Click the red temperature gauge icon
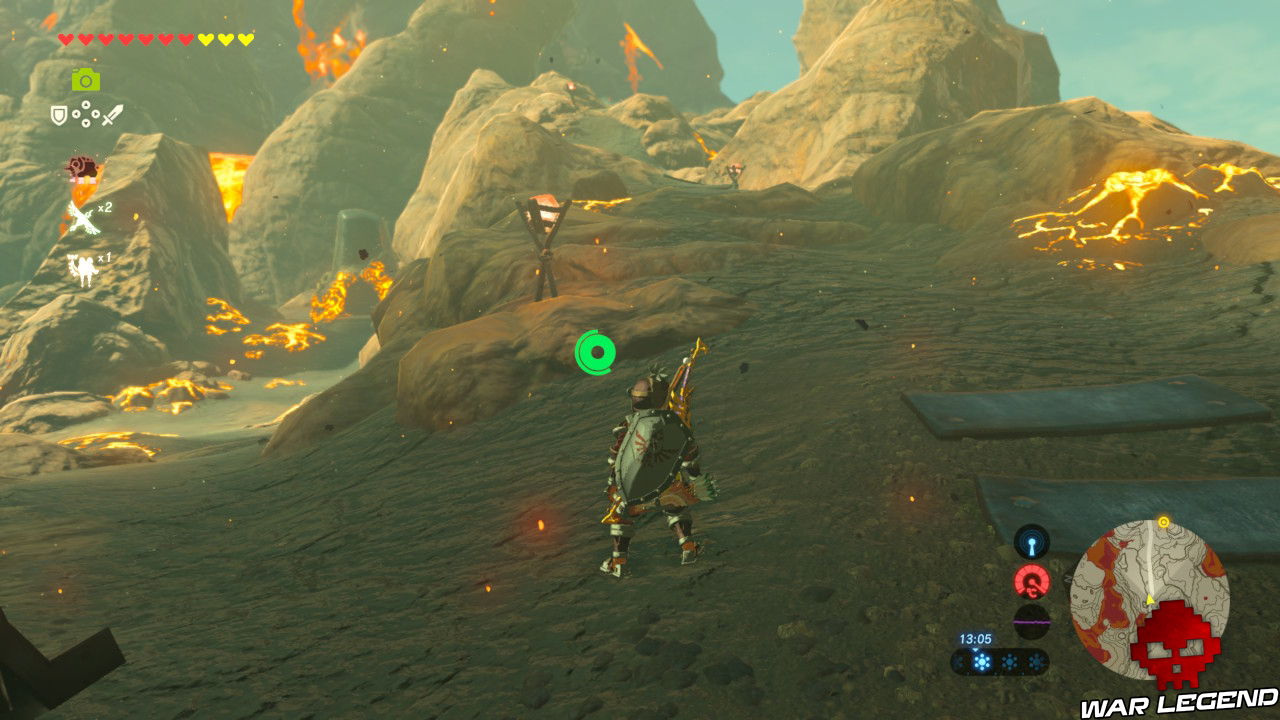This screenshot has height=720, width=1280. (1031, 581)
